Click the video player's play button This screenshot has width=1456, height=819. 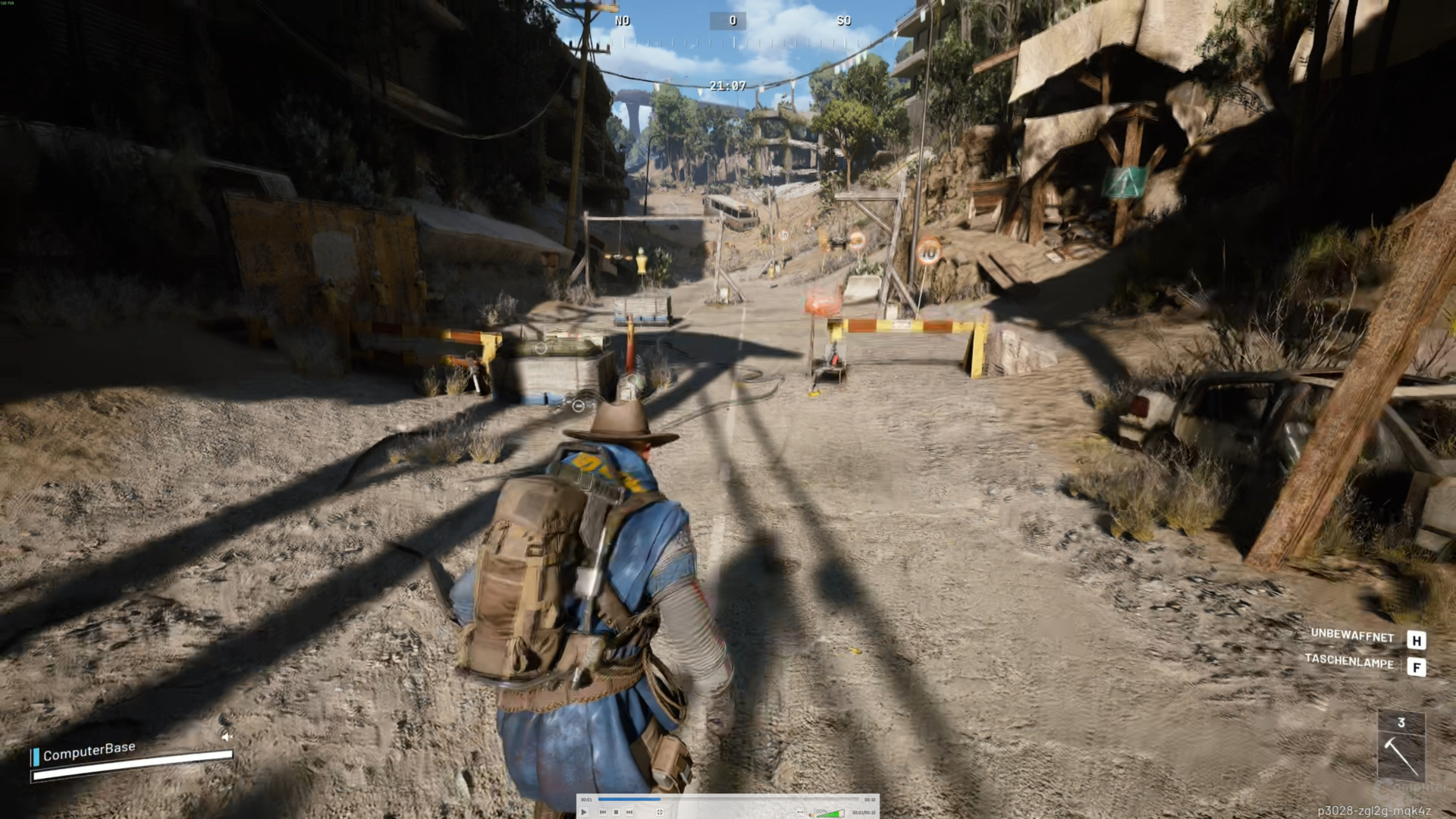[584, 812]
